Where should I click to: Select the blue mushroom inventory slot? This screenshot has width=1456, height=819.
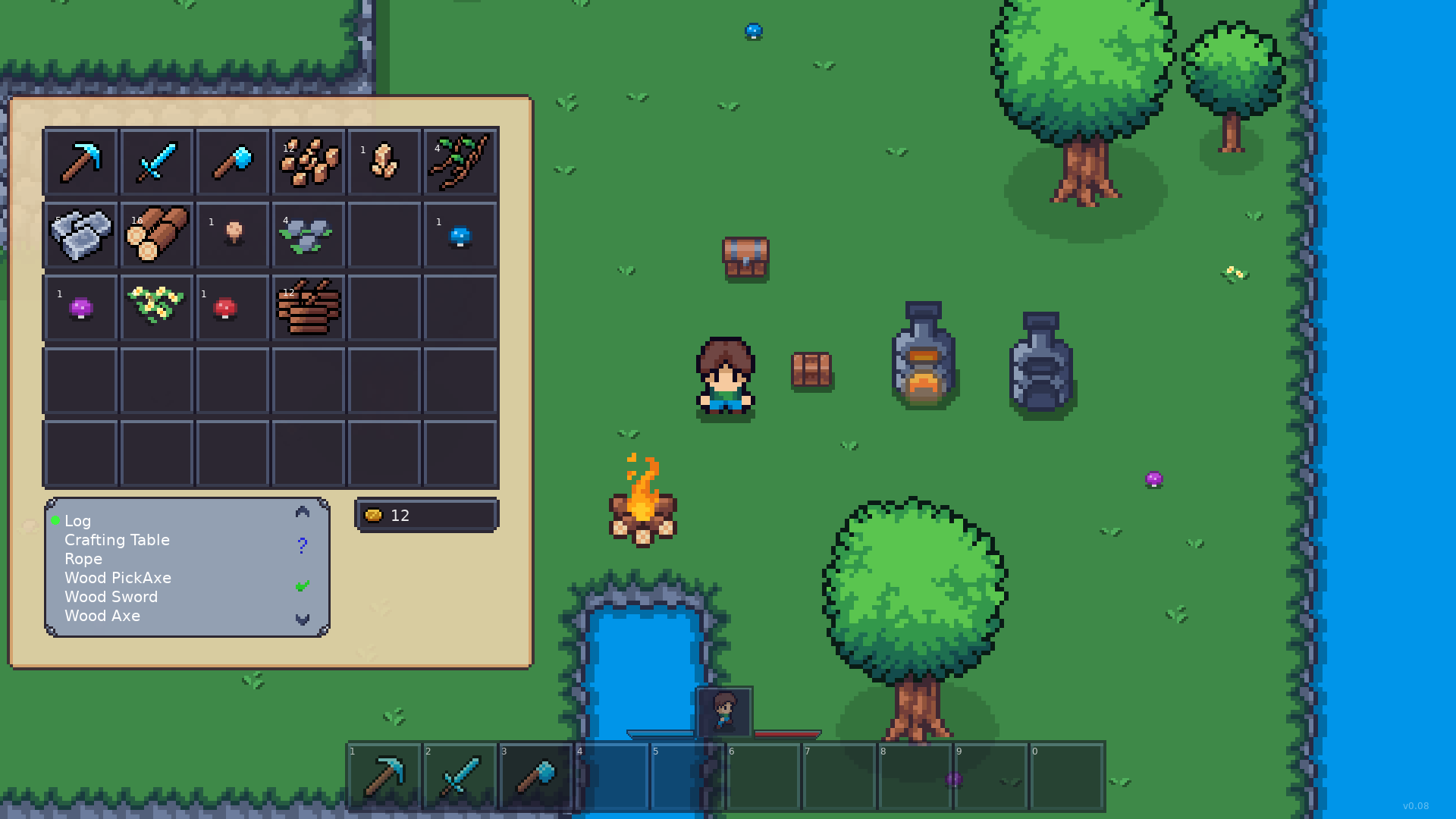460,234
